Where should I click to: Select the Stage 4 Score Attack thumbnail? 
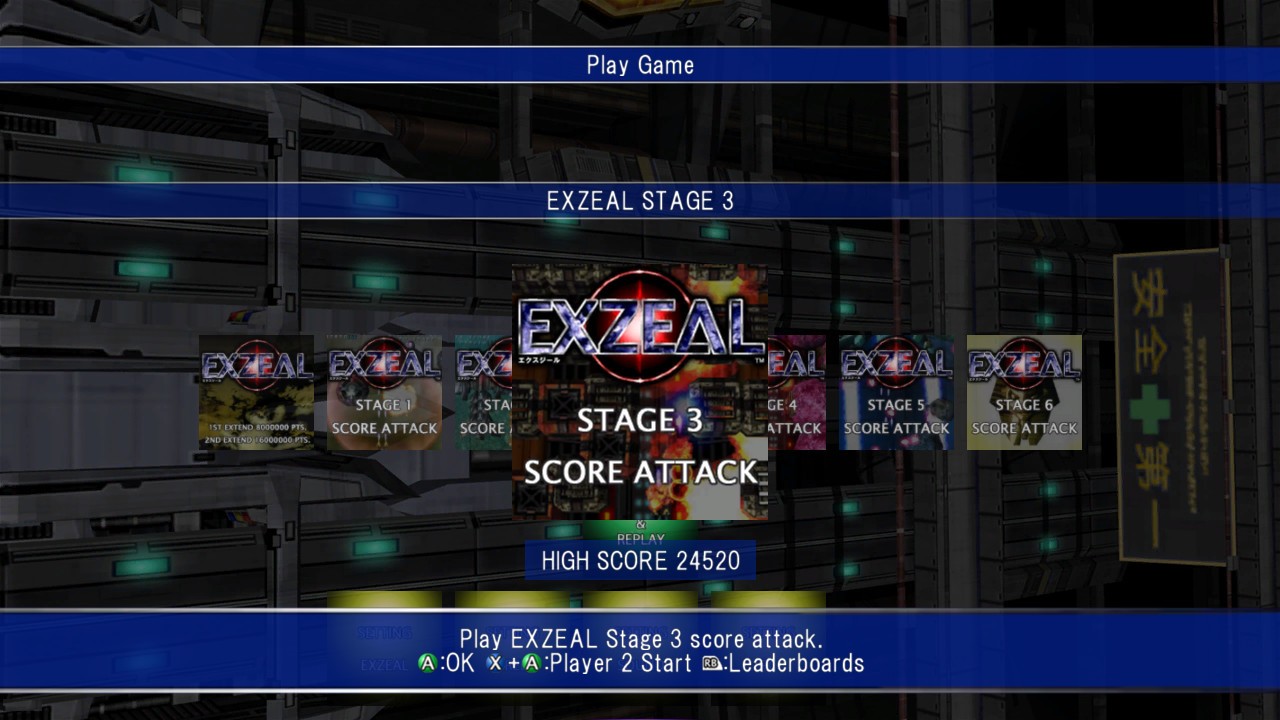pyautogui.click(x=795, y=392)
